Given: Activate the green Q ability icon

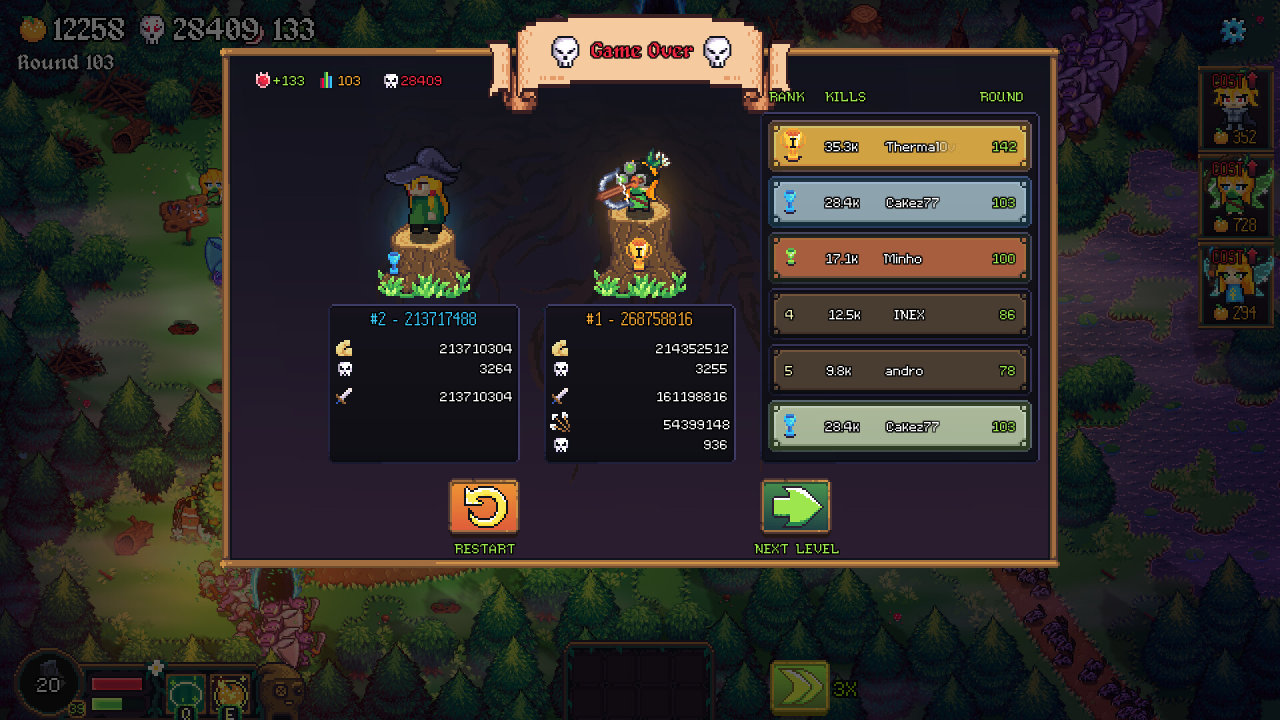Looking at the screenshot, I should click(186, 692).
